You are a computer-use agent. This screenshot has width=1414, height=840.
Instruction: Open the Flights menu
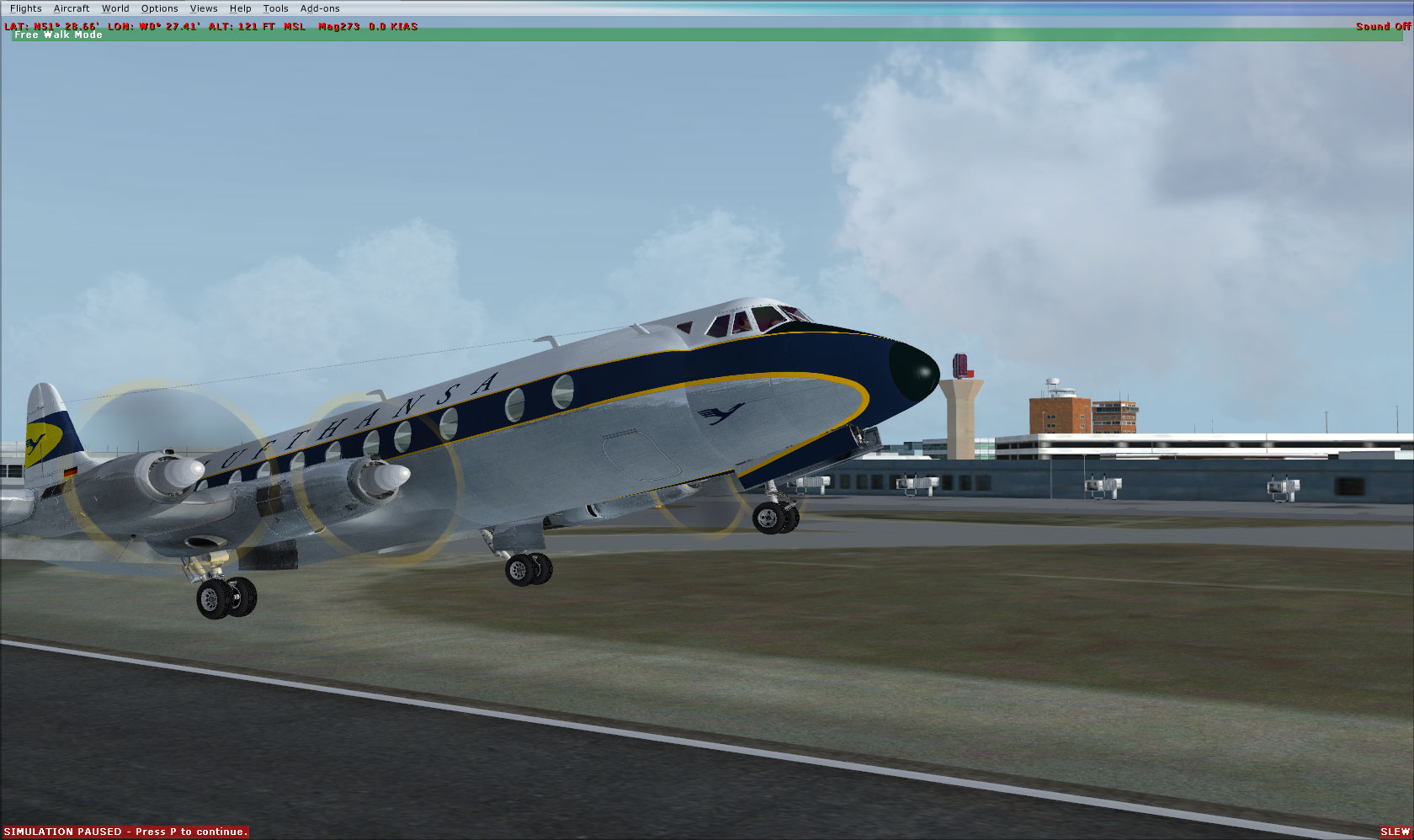tap(26, 8)
